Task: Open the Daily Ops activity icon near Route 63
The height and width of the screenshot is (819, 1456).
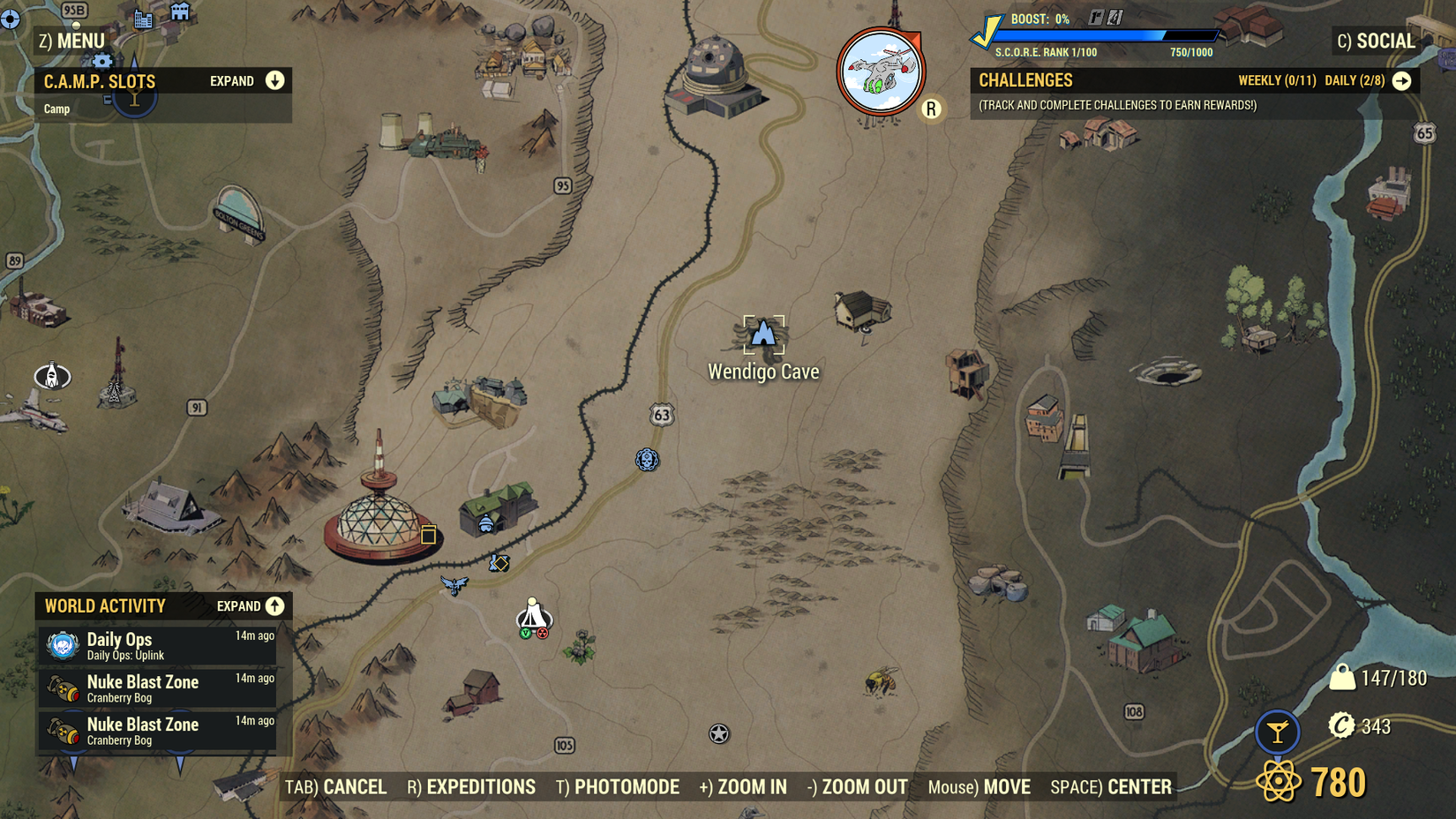Action: tap(649, 461)
